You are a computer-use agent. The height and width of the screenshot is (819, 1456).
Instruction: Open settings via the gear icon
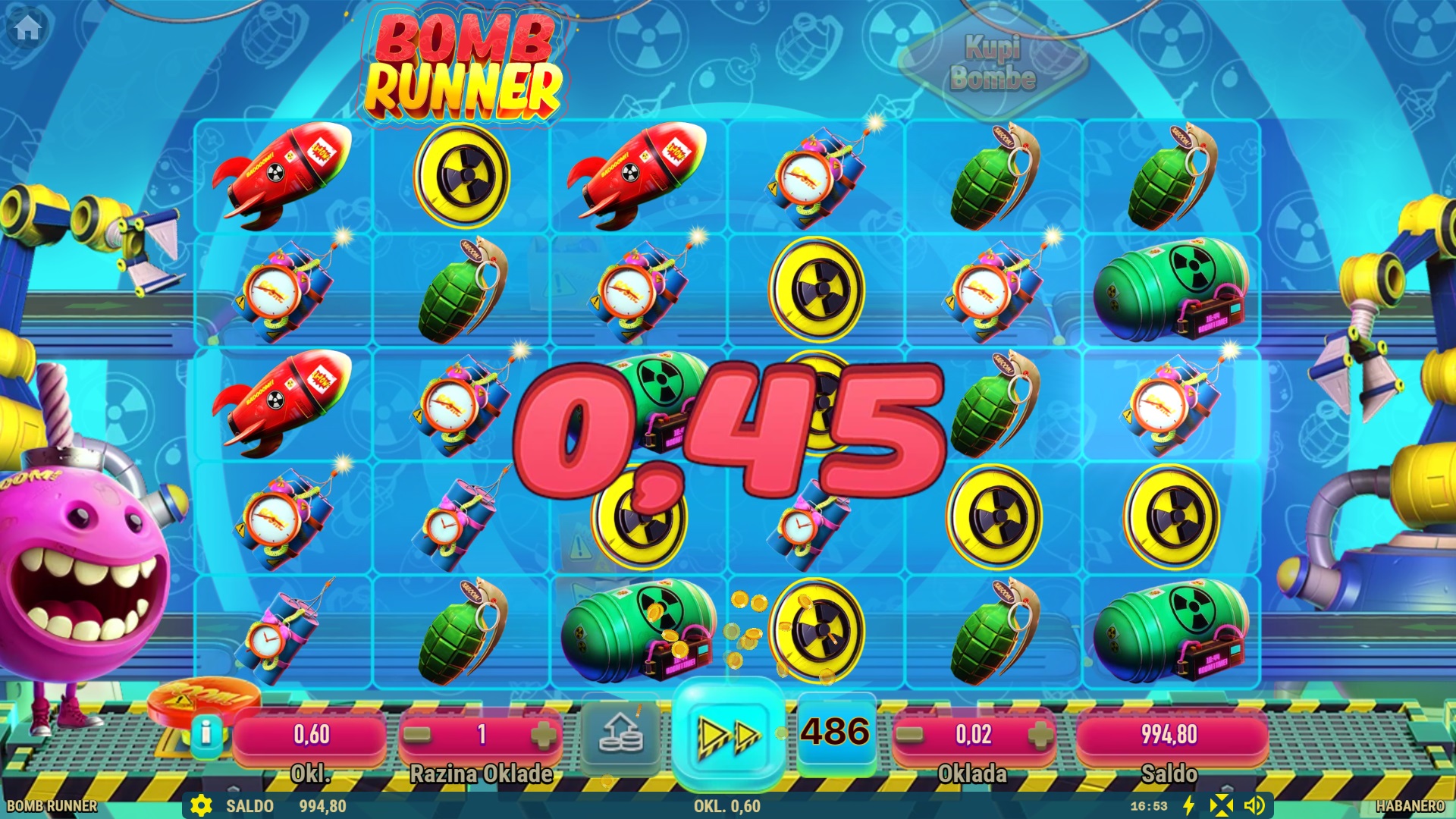point(201,805)
